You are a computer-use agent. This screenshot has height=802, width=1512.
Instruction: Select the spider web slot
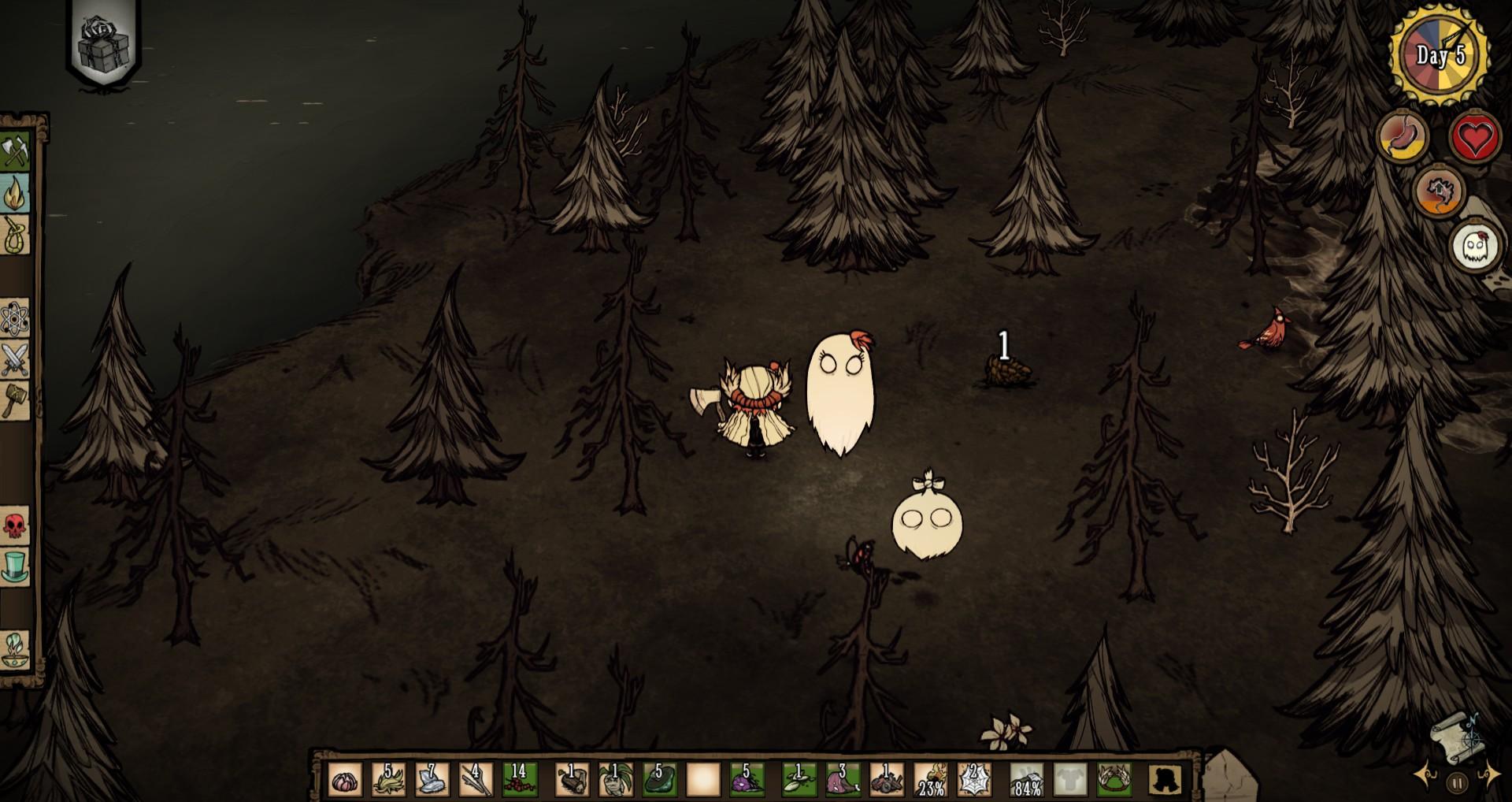[x=973, y=780]
